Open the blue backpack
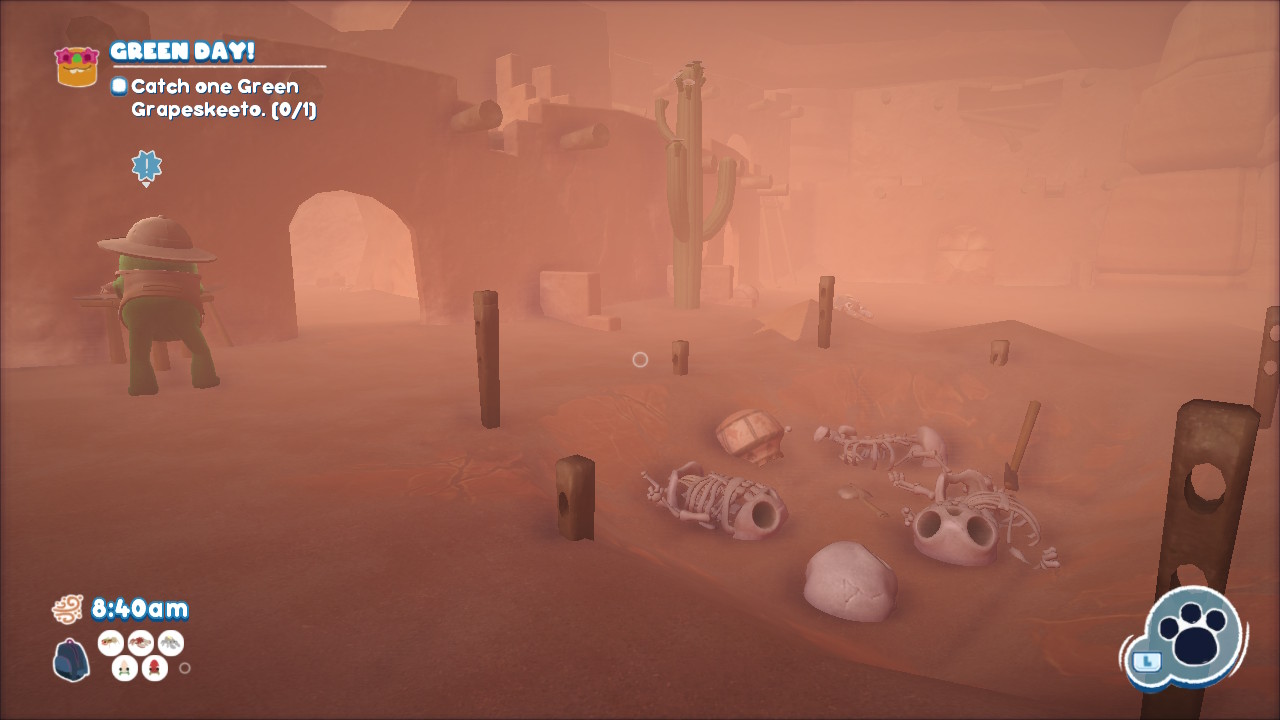This screenshot has height=720, width=1280. [x=71, y=660]
